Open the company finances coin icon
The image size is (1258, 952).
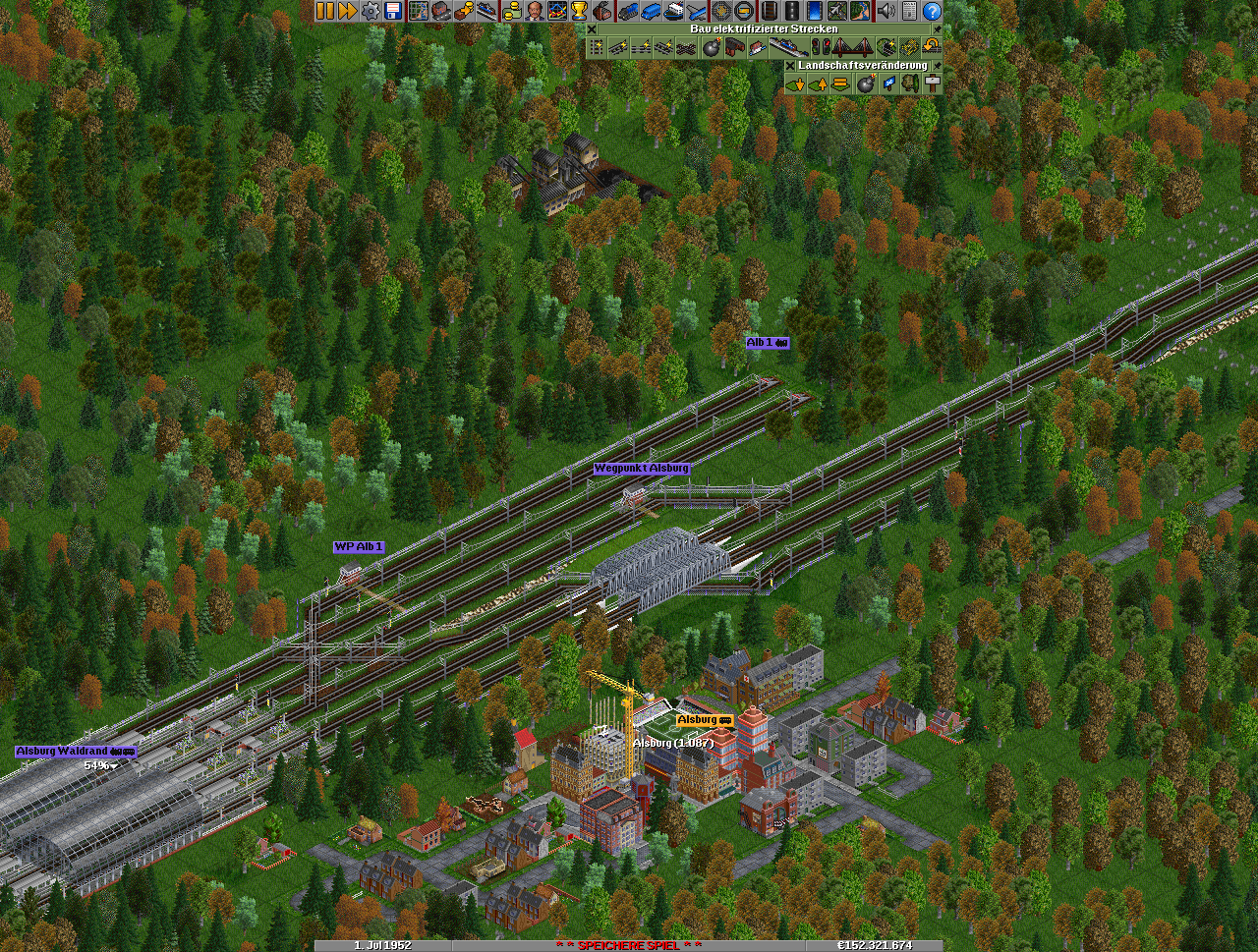click(x=511, y=11)
